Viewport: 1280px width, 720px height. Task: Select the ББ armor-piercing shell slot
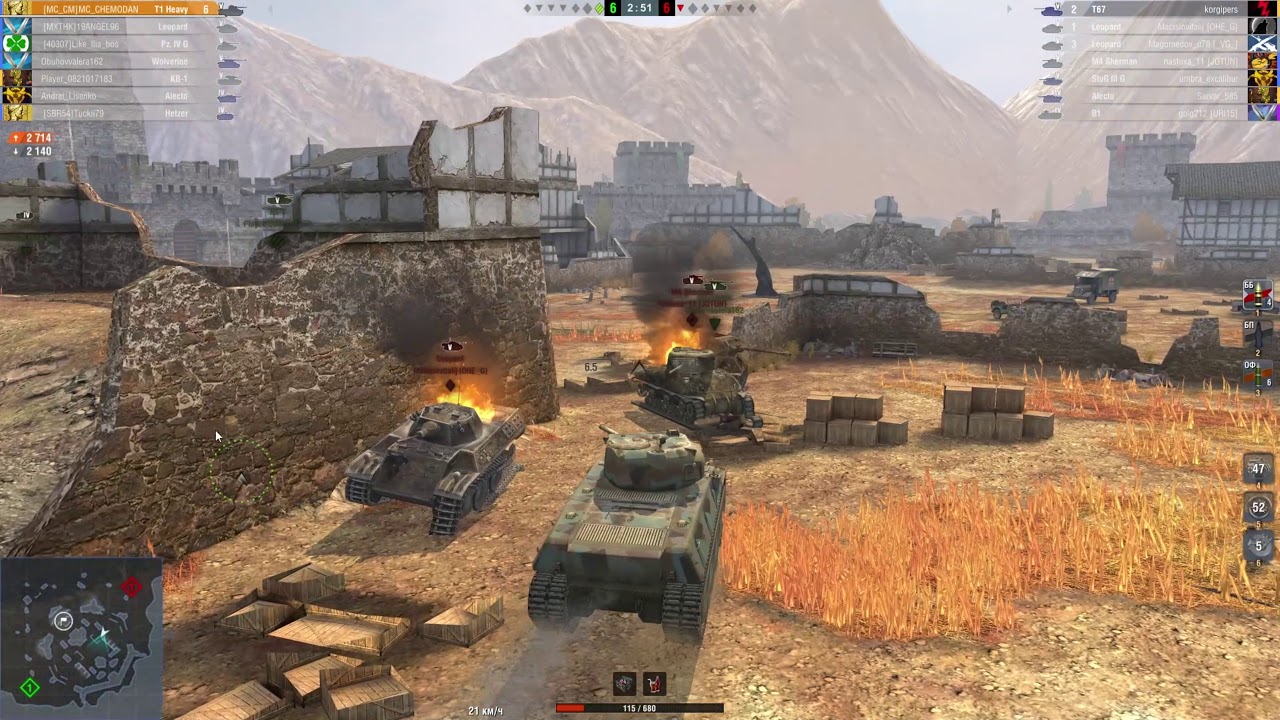(1256, 295)
